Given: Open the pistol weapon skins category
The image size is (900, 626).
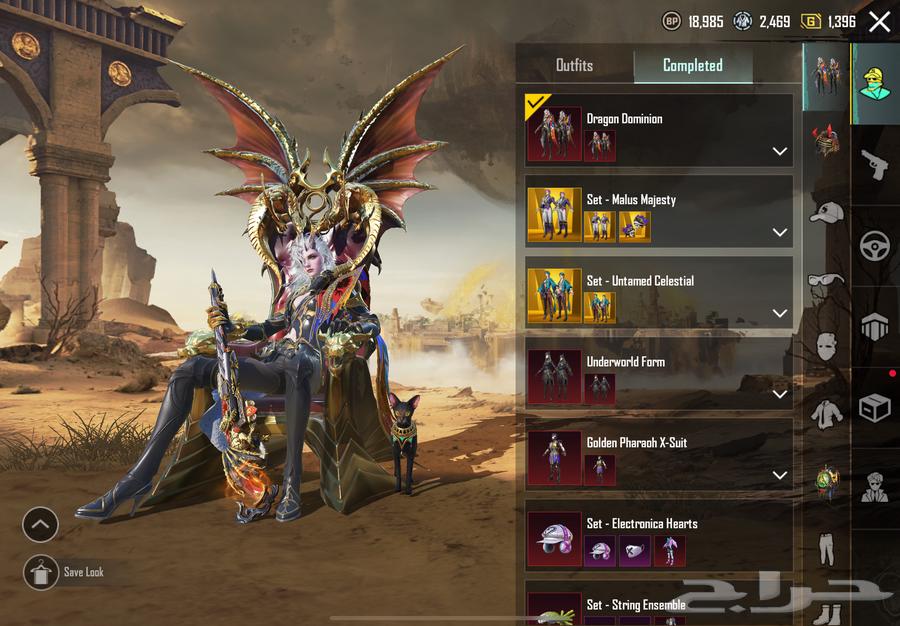Looking at the screenshot, I should pos(875,165).
